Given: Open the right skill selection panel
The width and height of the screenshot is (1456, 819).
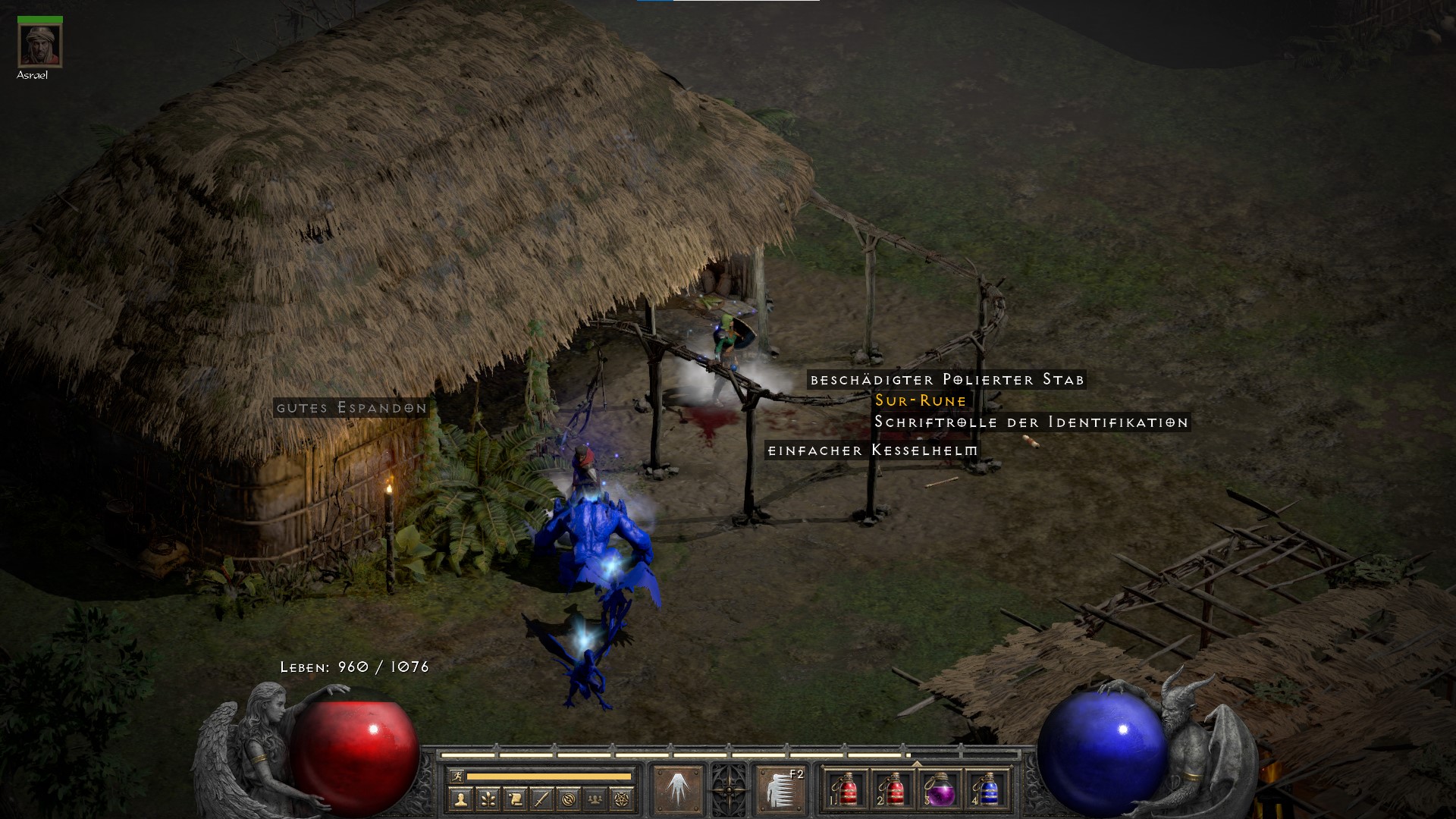Looking at the screenshot, I should point(779,791).
